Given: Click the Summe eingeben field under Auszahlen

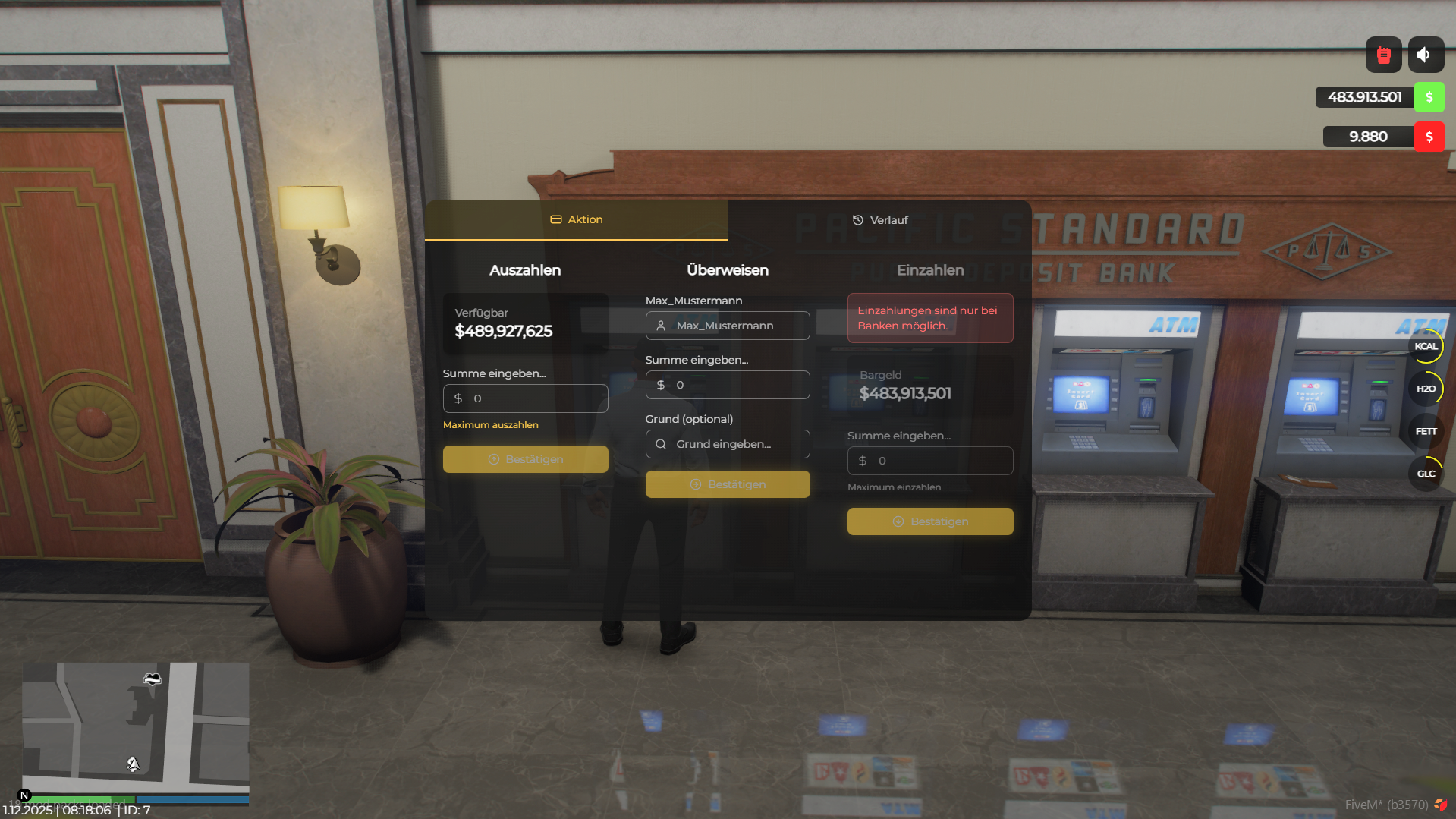Looking at the screenshot, I should coord(525,398).
